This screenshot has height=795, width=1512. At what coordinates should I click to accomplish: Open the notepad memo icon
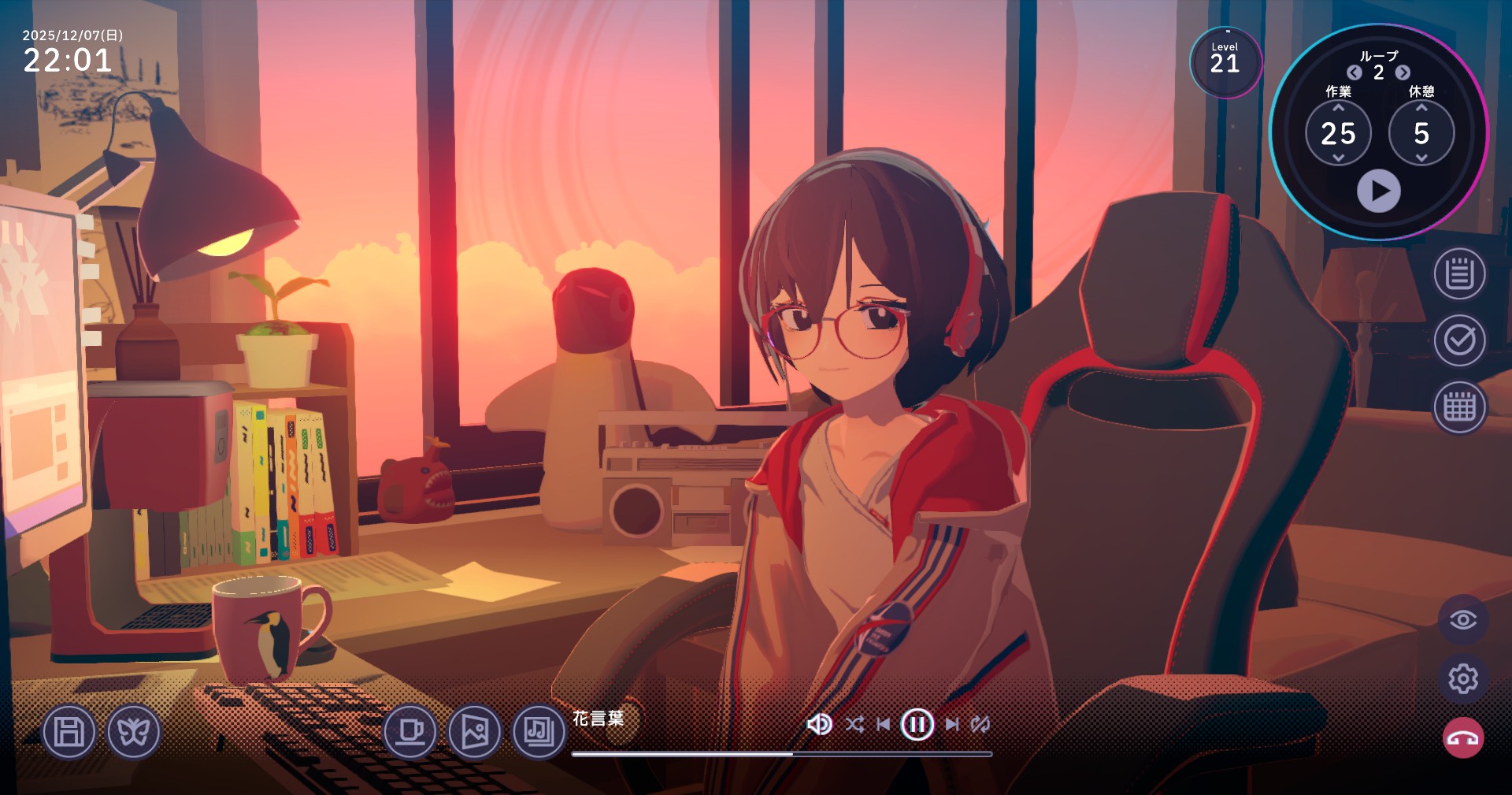1459,274
